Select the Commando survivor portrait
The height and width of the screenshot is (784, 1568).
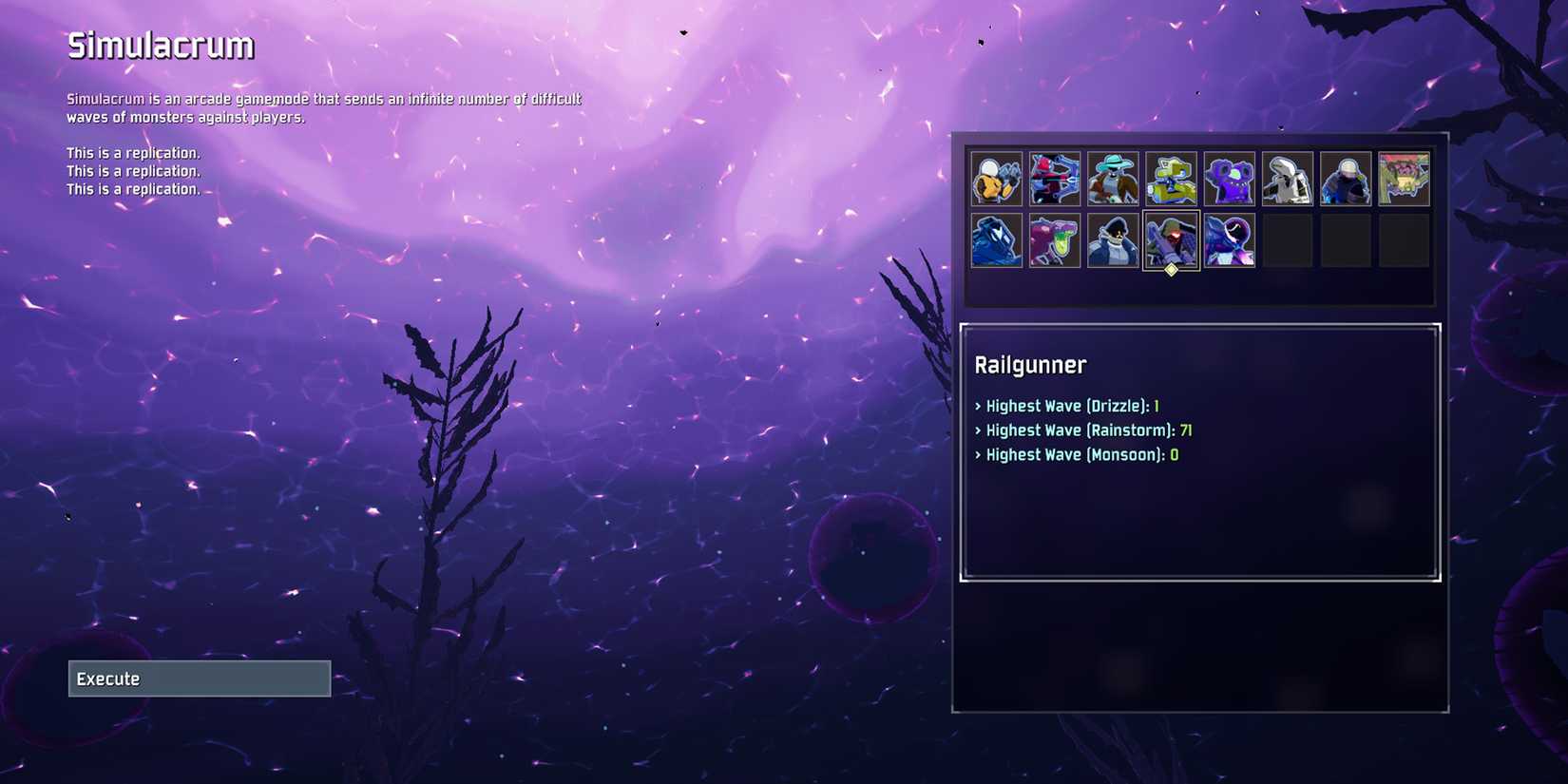pos(996,178)
